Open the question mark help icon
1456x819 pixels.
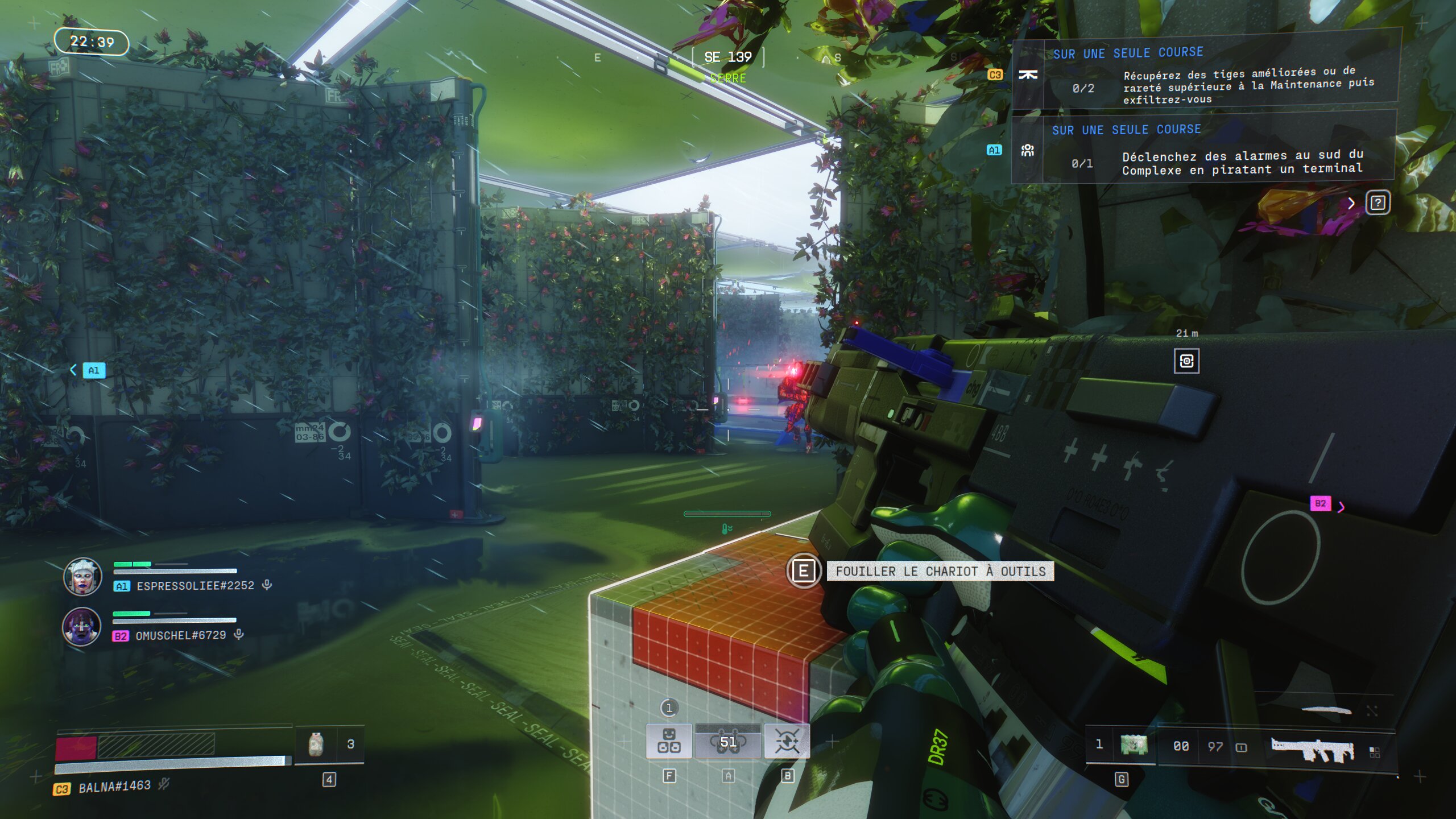1378,203
